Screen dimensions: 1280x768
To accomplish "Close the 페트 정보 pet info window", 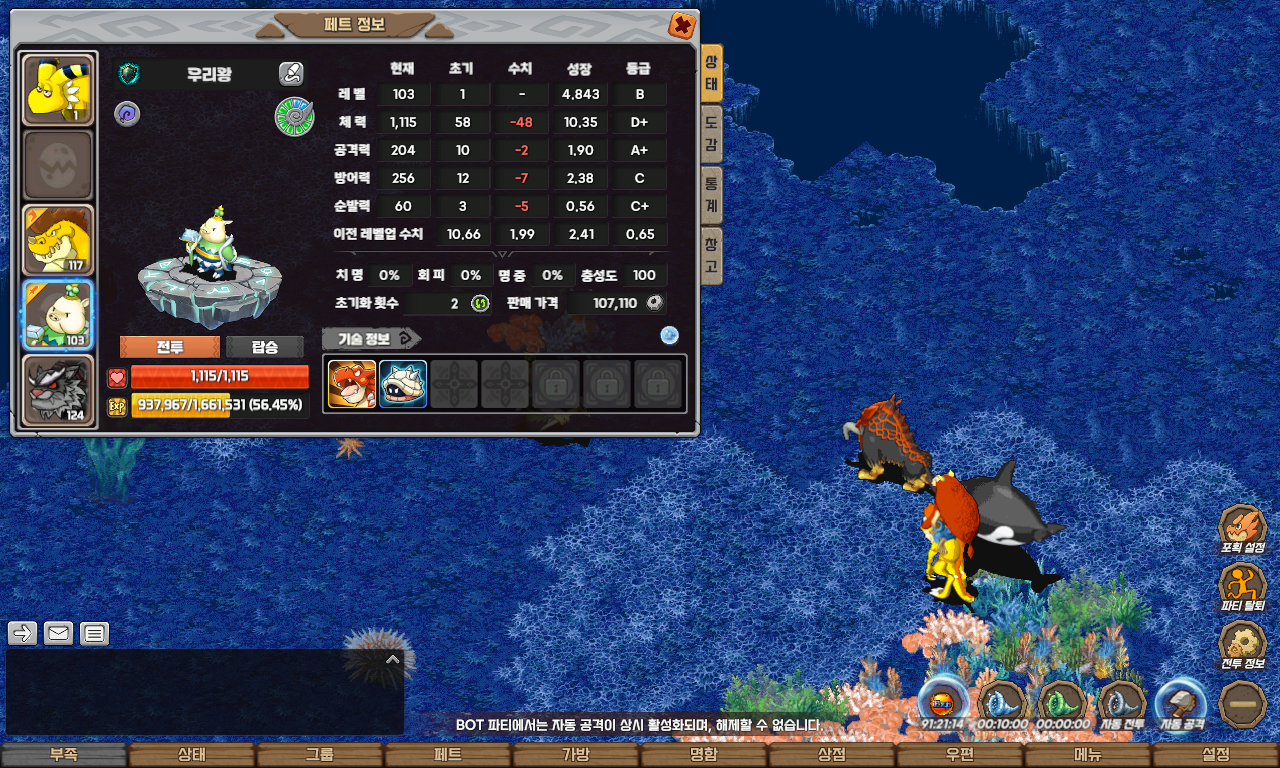I will point(681,25).
